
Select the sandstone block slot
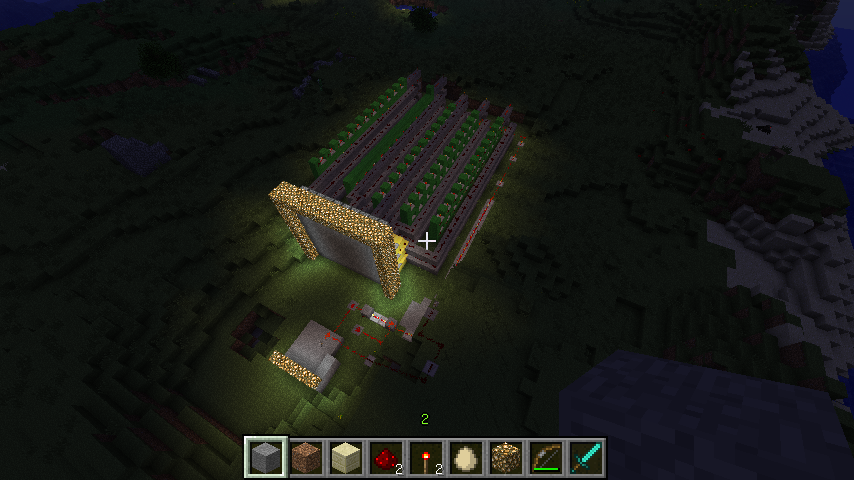point(346,457)
